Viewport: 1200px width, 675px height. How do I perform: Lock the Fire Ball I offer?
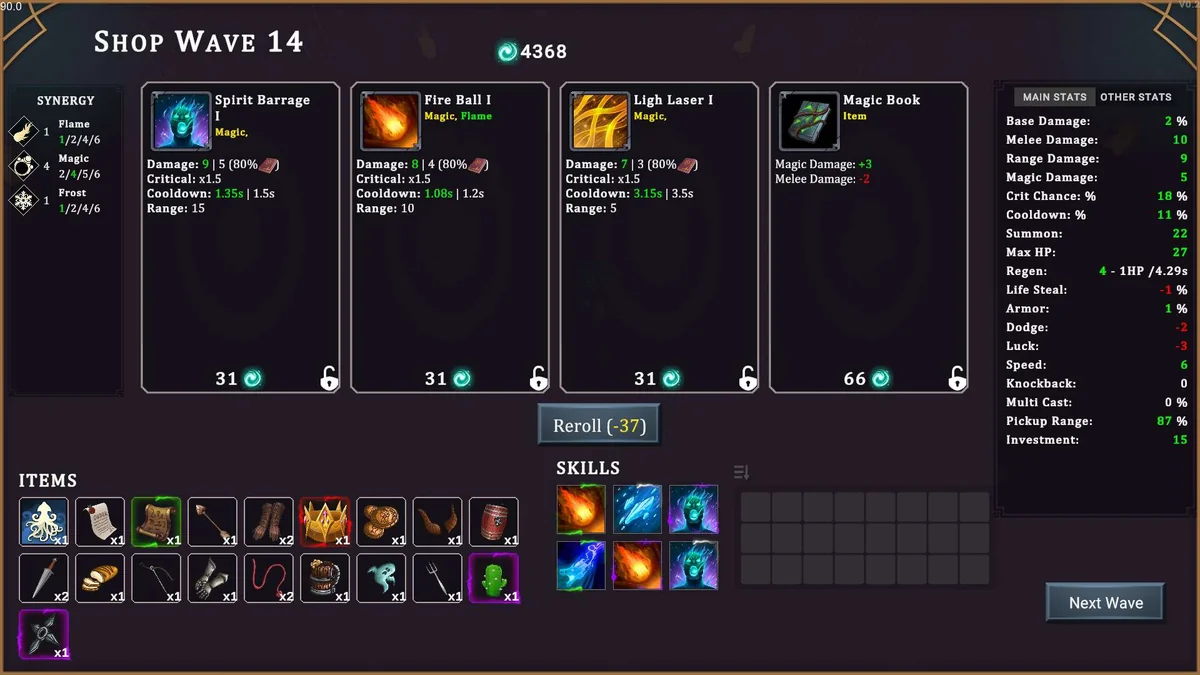point(538,379)
